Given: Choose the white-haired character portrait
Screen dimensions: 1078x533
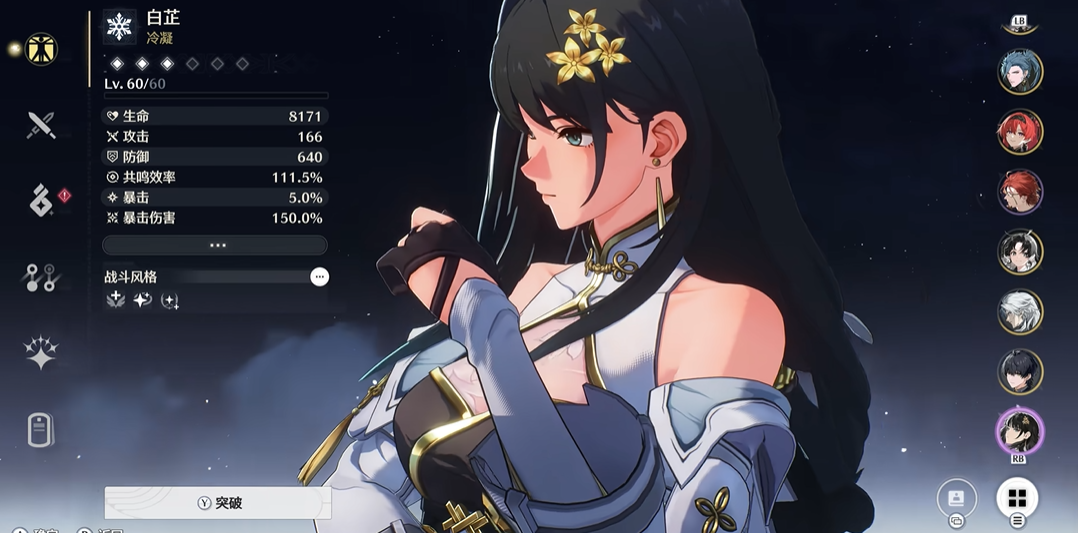Looking at the screenshot, I should [x=1020, y=312].
